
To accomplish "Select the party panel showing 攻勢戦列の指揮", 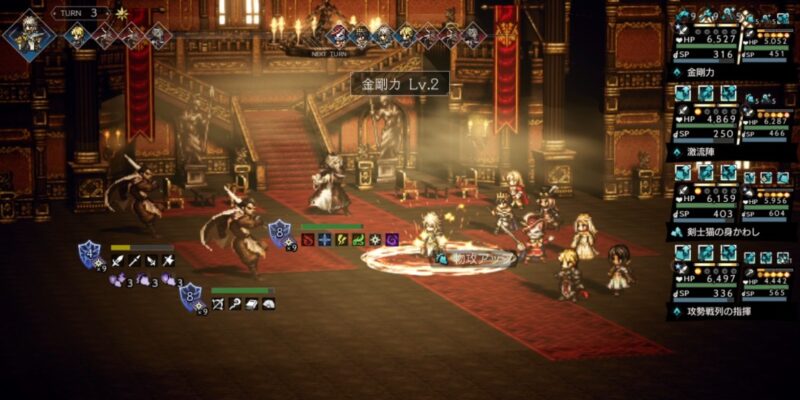I will pyautogui.click(x=732, y=277).
